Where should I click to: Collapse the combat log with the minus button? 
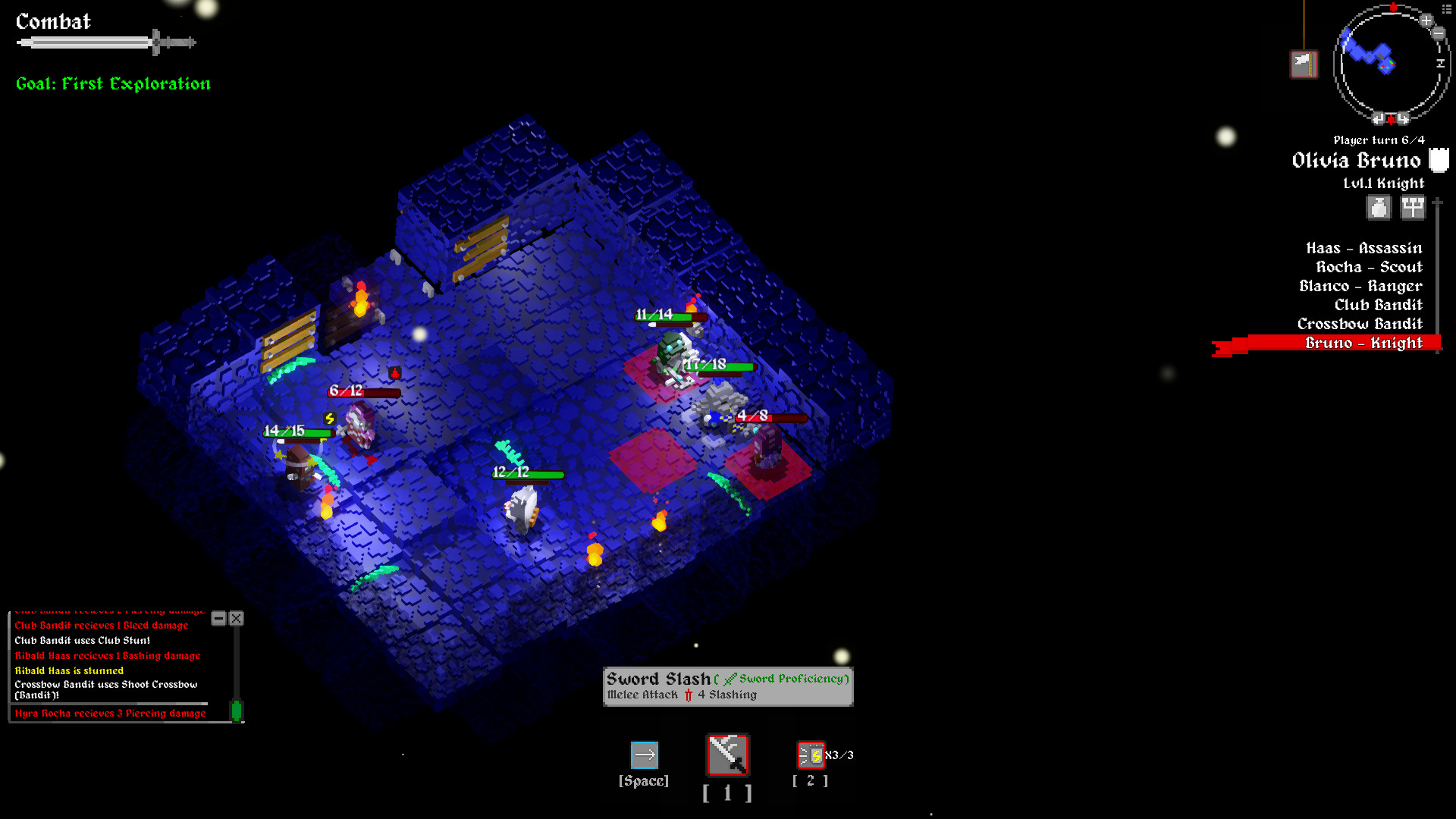(x=220, y=619)
